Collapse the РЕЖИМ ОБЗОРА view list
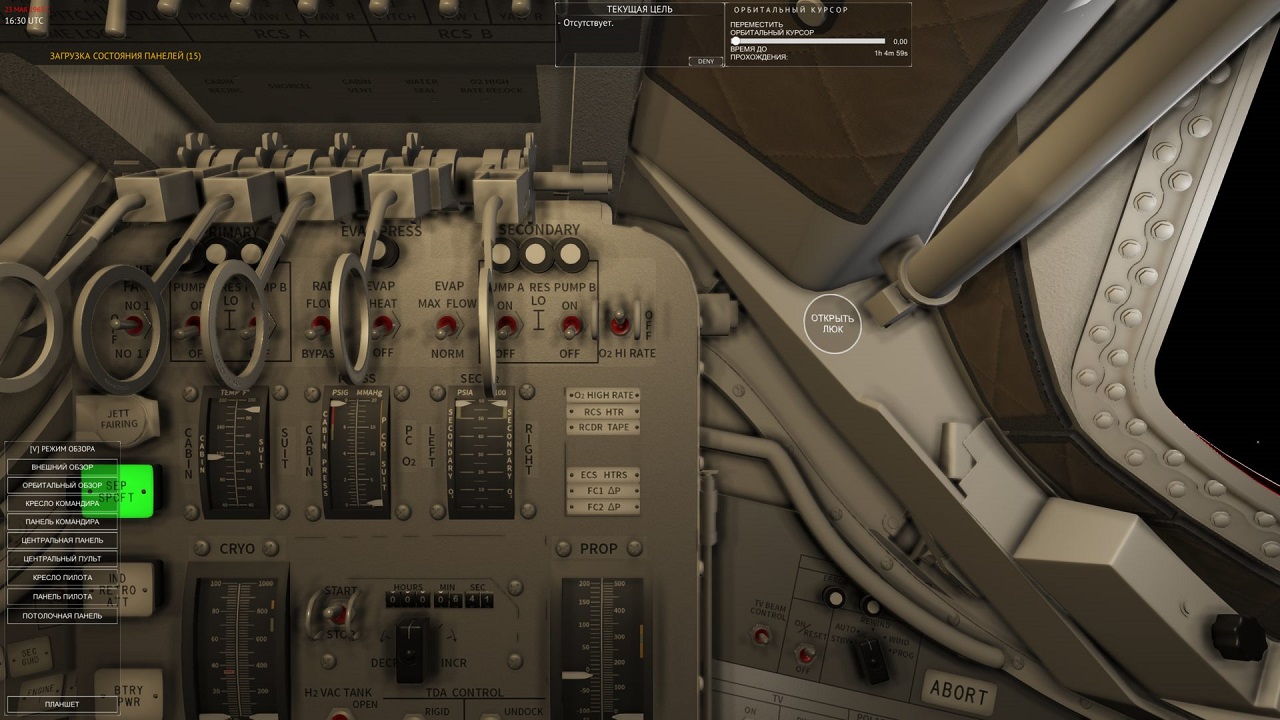Viewport: 1280px width, 720px height. (x=62, y=449)
